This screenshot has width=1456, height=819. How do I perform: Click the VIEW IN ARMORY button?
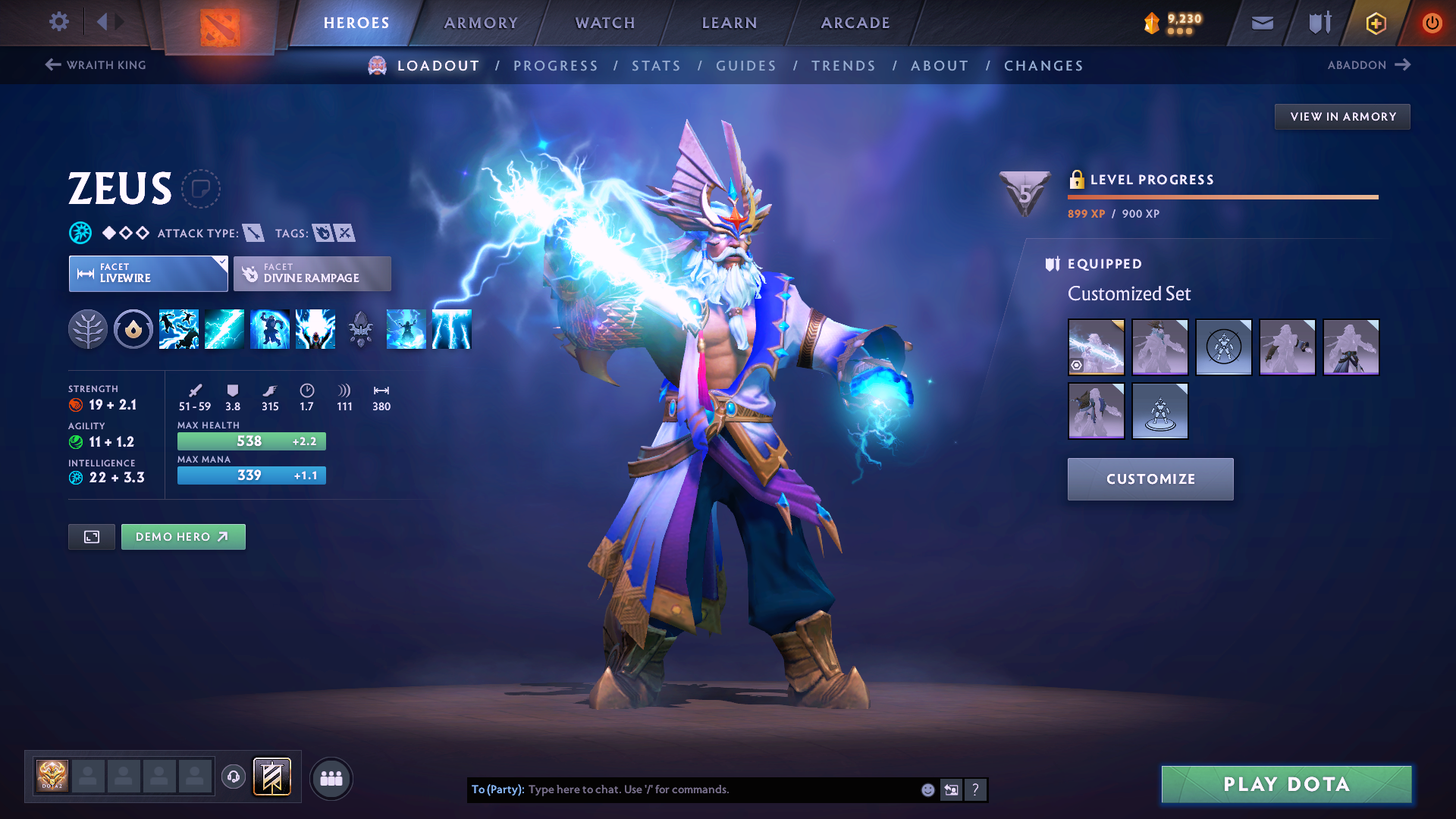(x=1341, y=116)
